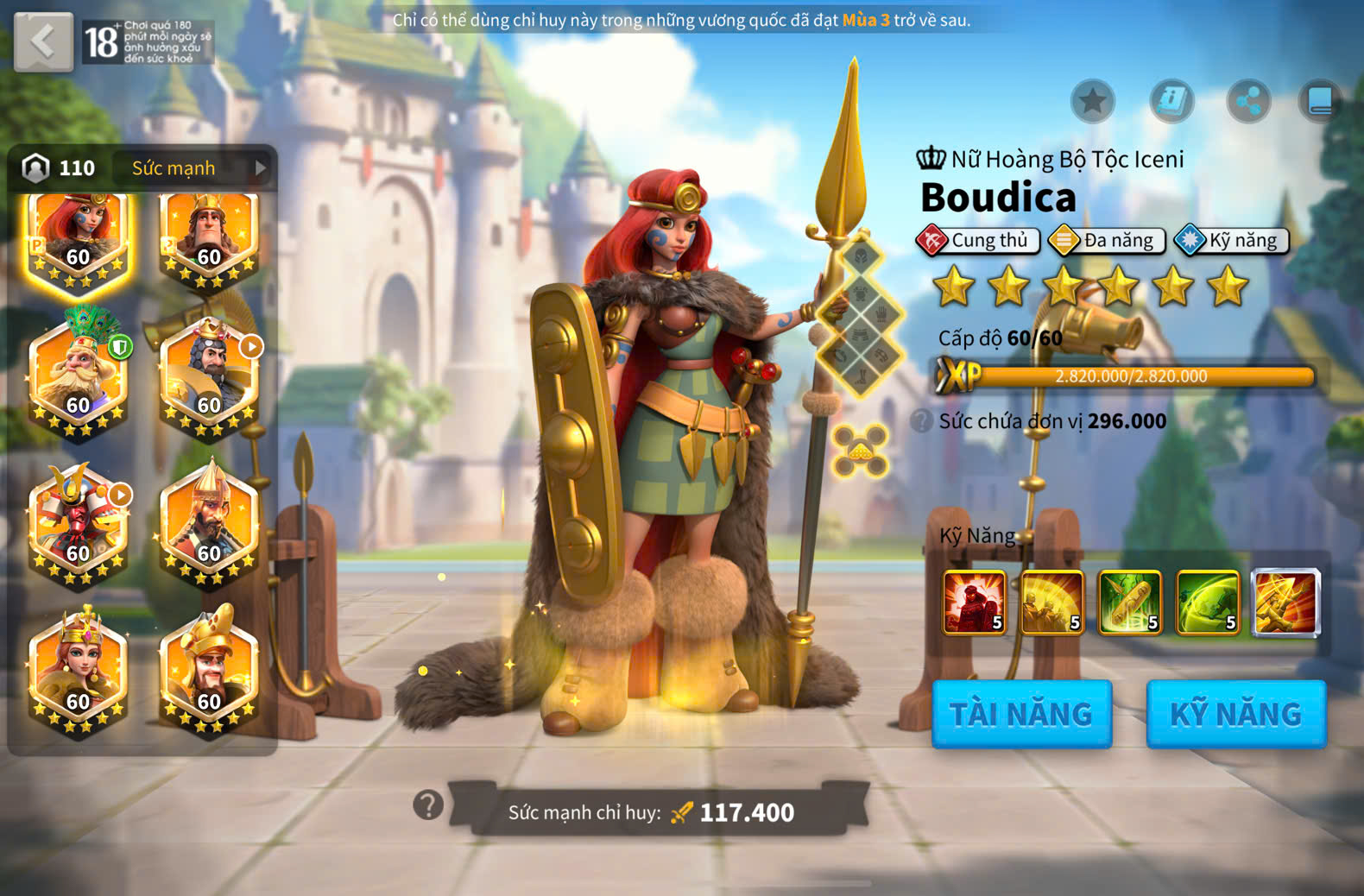Select the golden slash skill icon
Screen dimensions: 1364x896
(1051, 602)
